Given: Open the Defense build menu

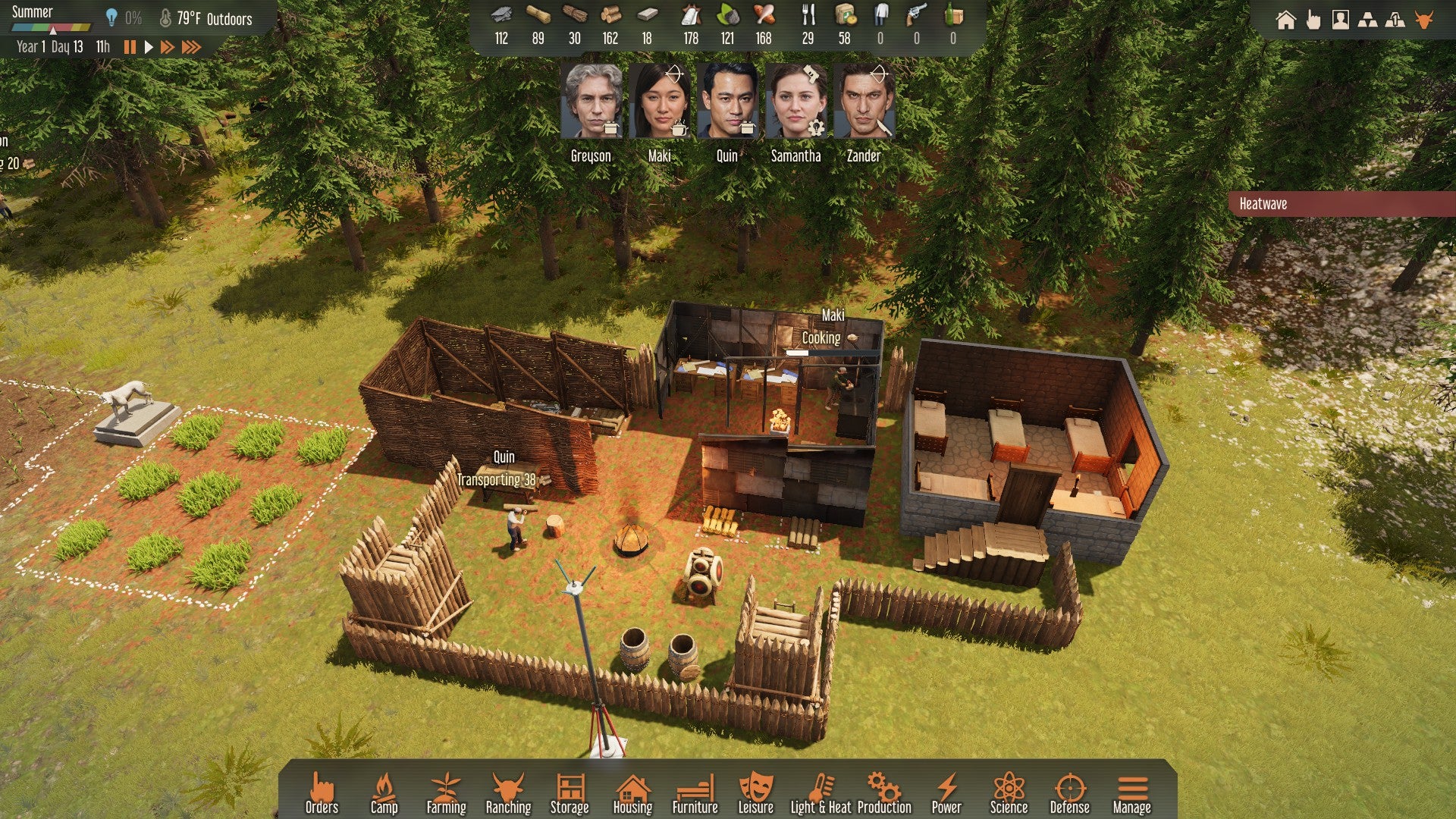Looking at the screenshot, I should [1069, 793].
